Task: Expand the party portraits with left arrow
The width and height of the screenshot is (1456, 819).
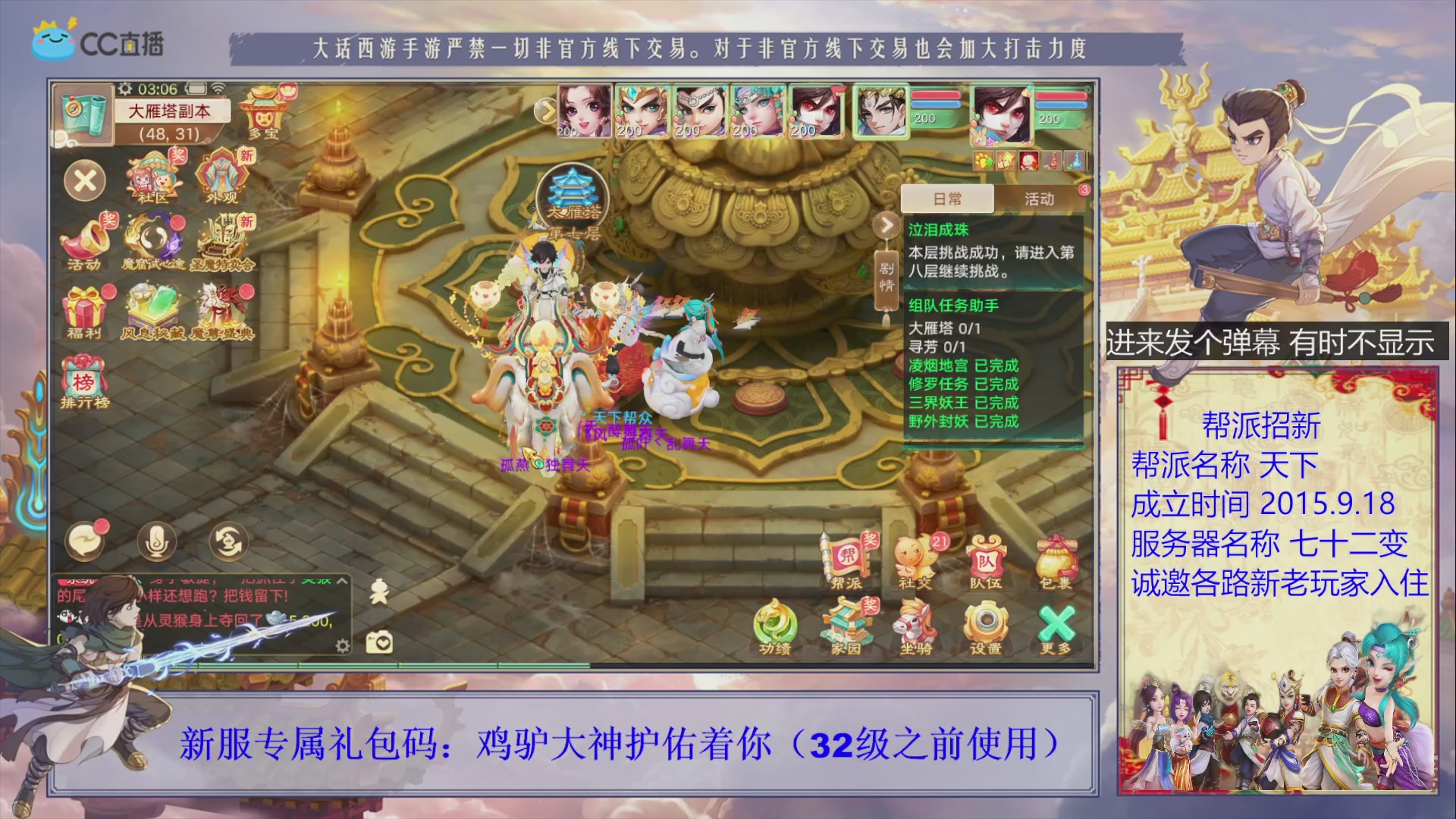Action: [544, 110]
